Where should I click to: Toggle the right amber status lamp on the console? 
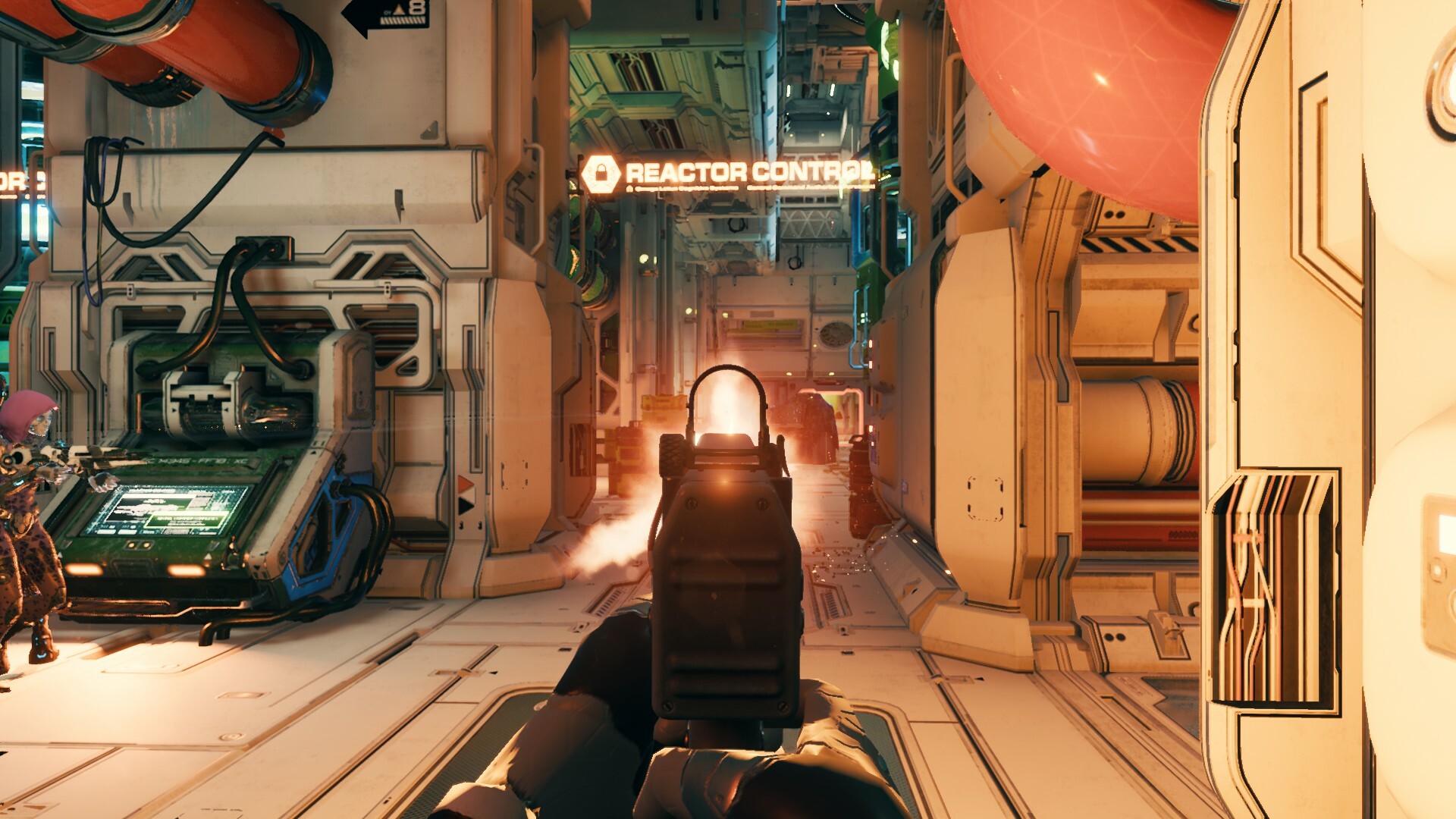(x=187, y=570)
